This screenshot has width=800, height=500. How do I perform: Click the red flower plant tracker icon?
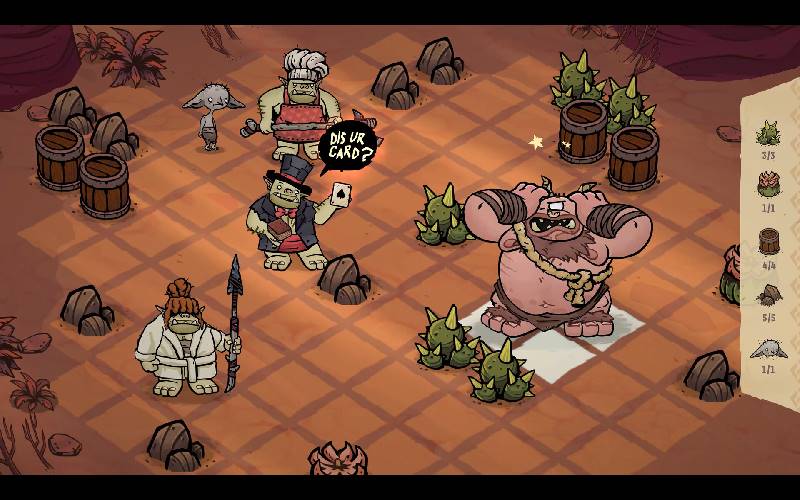(x=768, y=186)
